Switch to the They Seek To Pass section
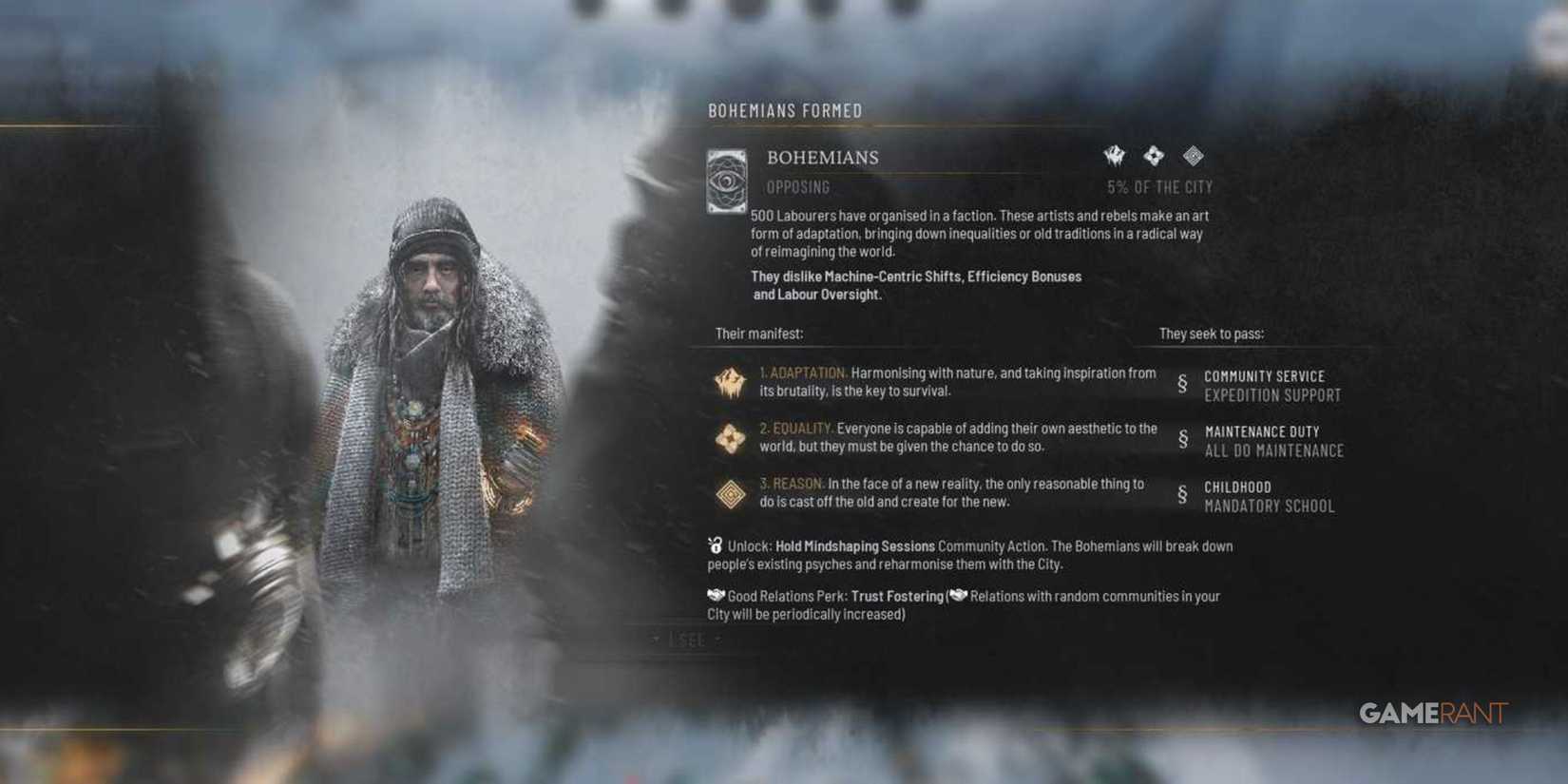 click(x=1211, y=334)
